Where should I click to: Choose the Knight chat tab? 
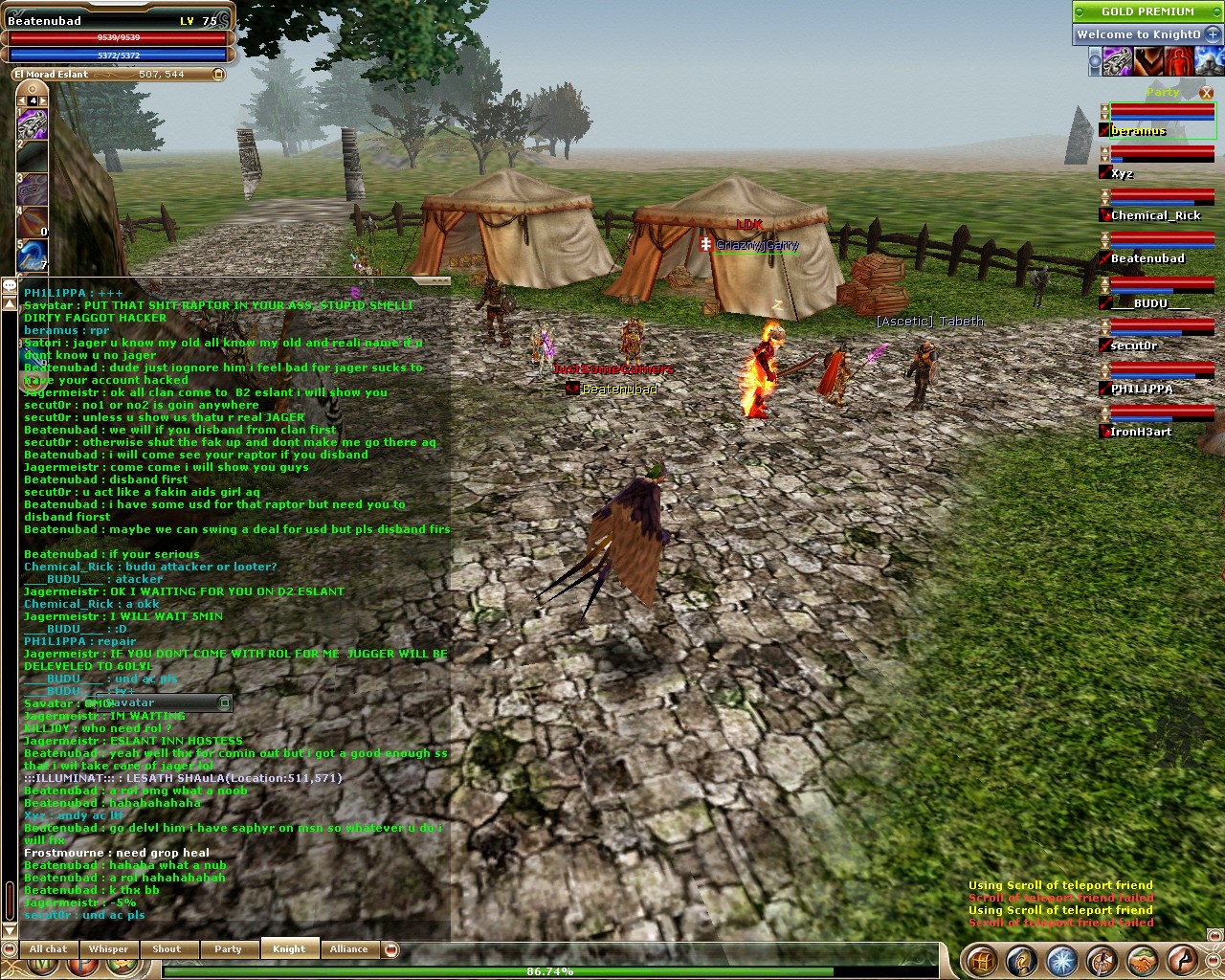coord(288,949)
